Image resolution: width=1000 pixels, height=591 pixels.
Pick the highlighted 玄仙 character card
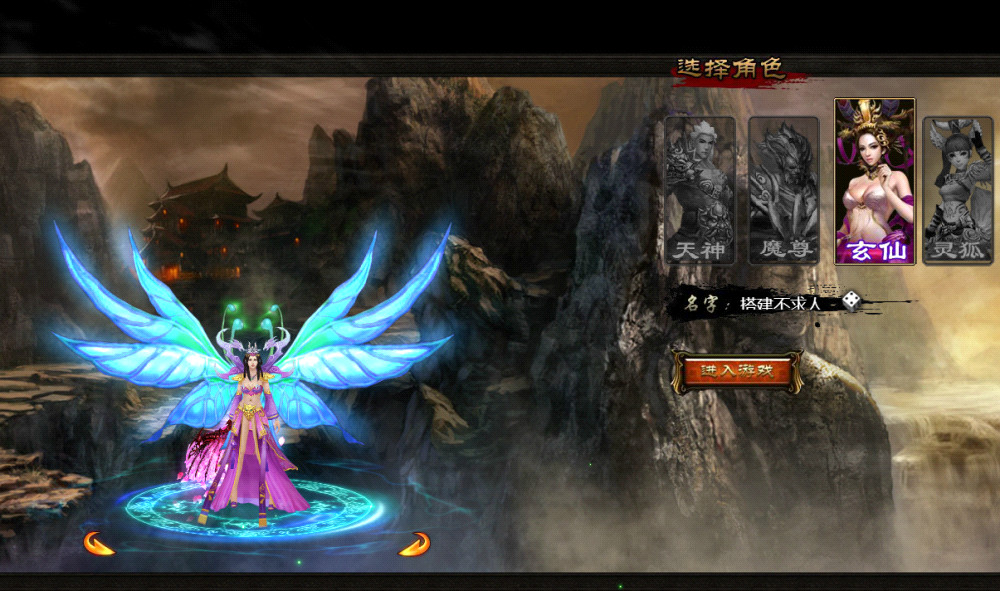pyautogui.click(x=874, y=181)
